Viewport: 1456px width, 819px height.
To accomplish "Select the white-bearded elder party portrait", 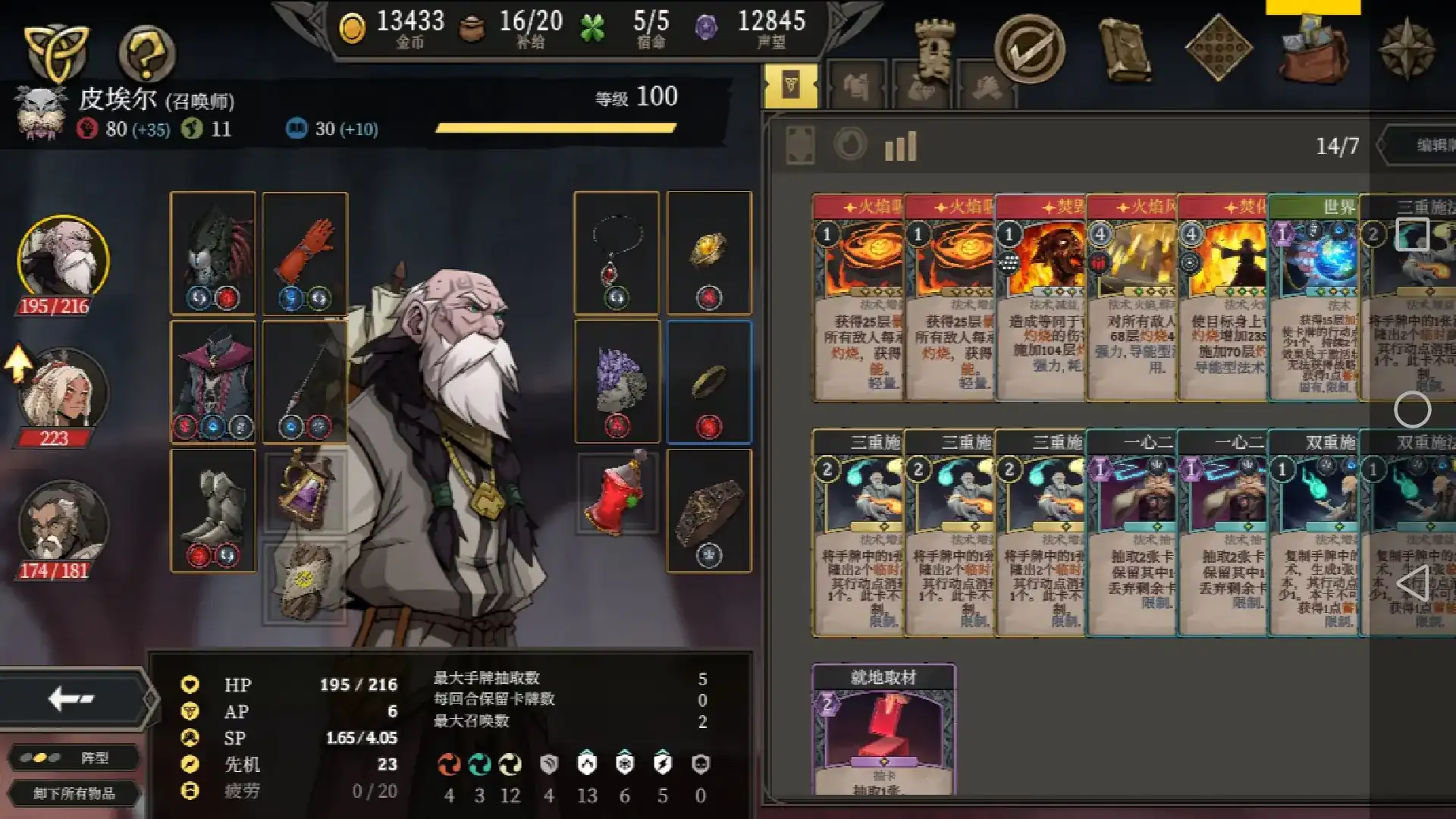I will [63, 260].
